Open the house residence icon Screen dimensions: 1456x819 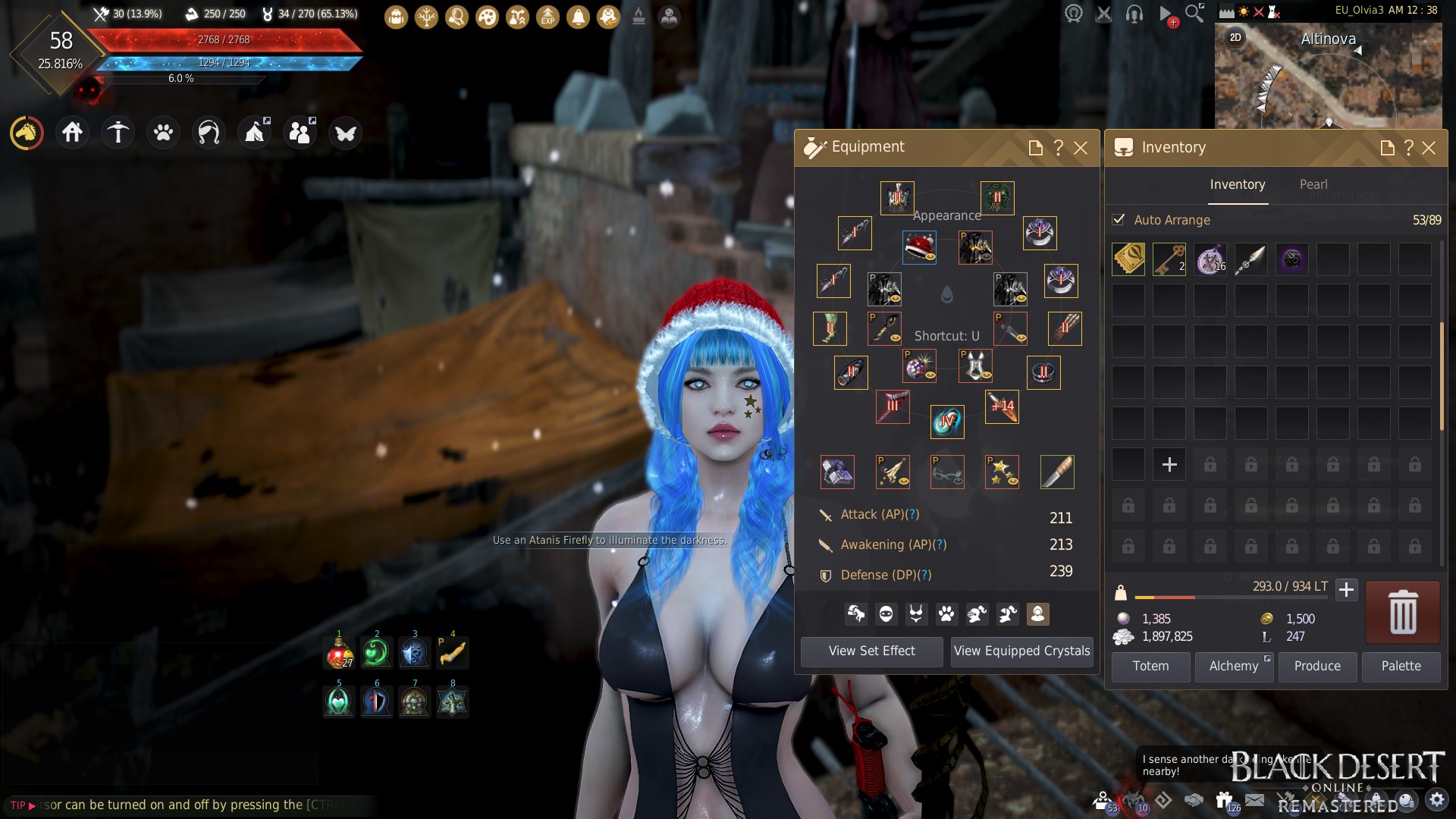coord(72,133)
